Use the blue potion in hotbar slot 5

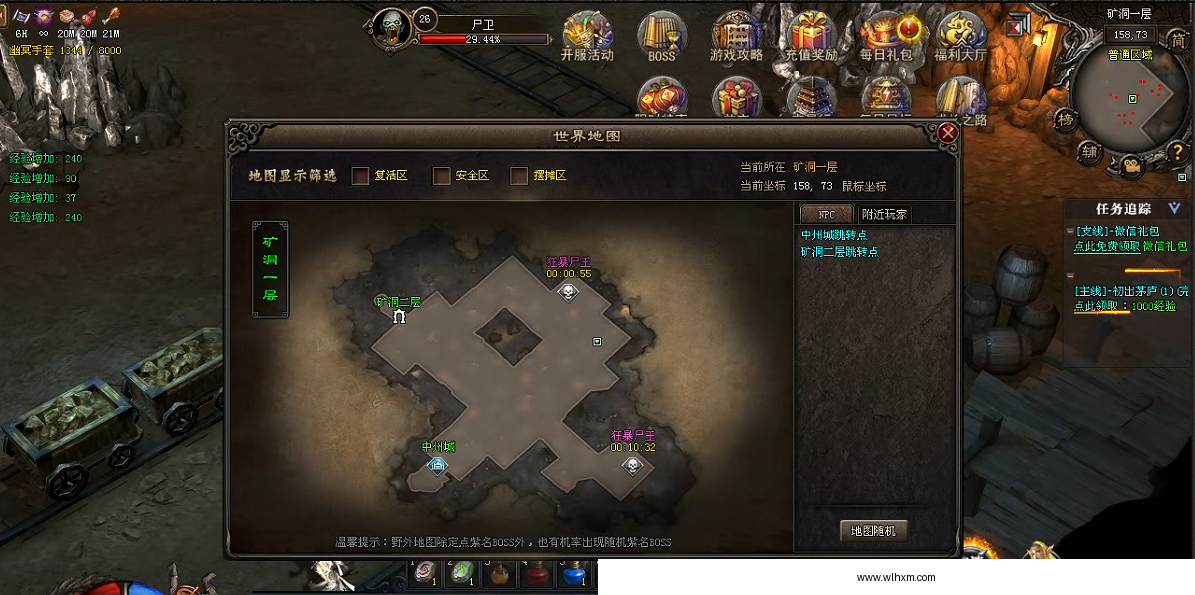coord(572,575)
